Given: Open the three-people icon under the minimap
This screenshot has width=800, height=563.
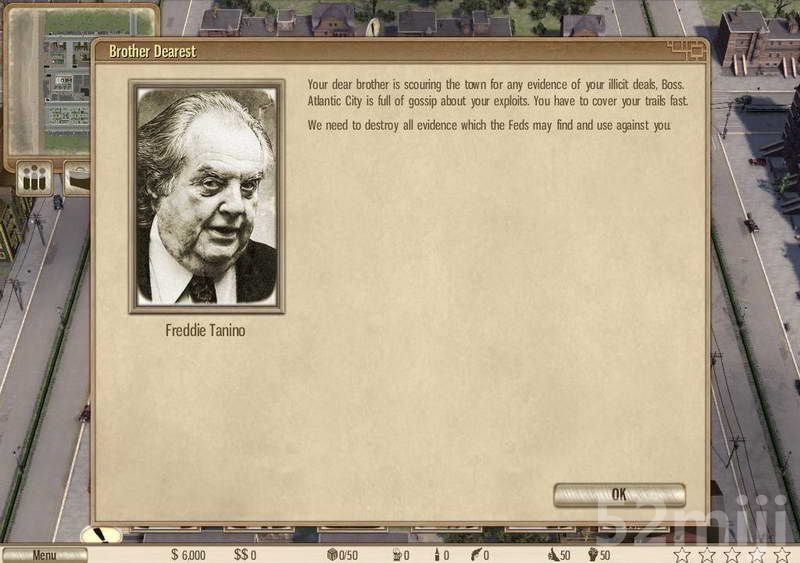Looking at the screenshot, I should [x=35, y=180].
